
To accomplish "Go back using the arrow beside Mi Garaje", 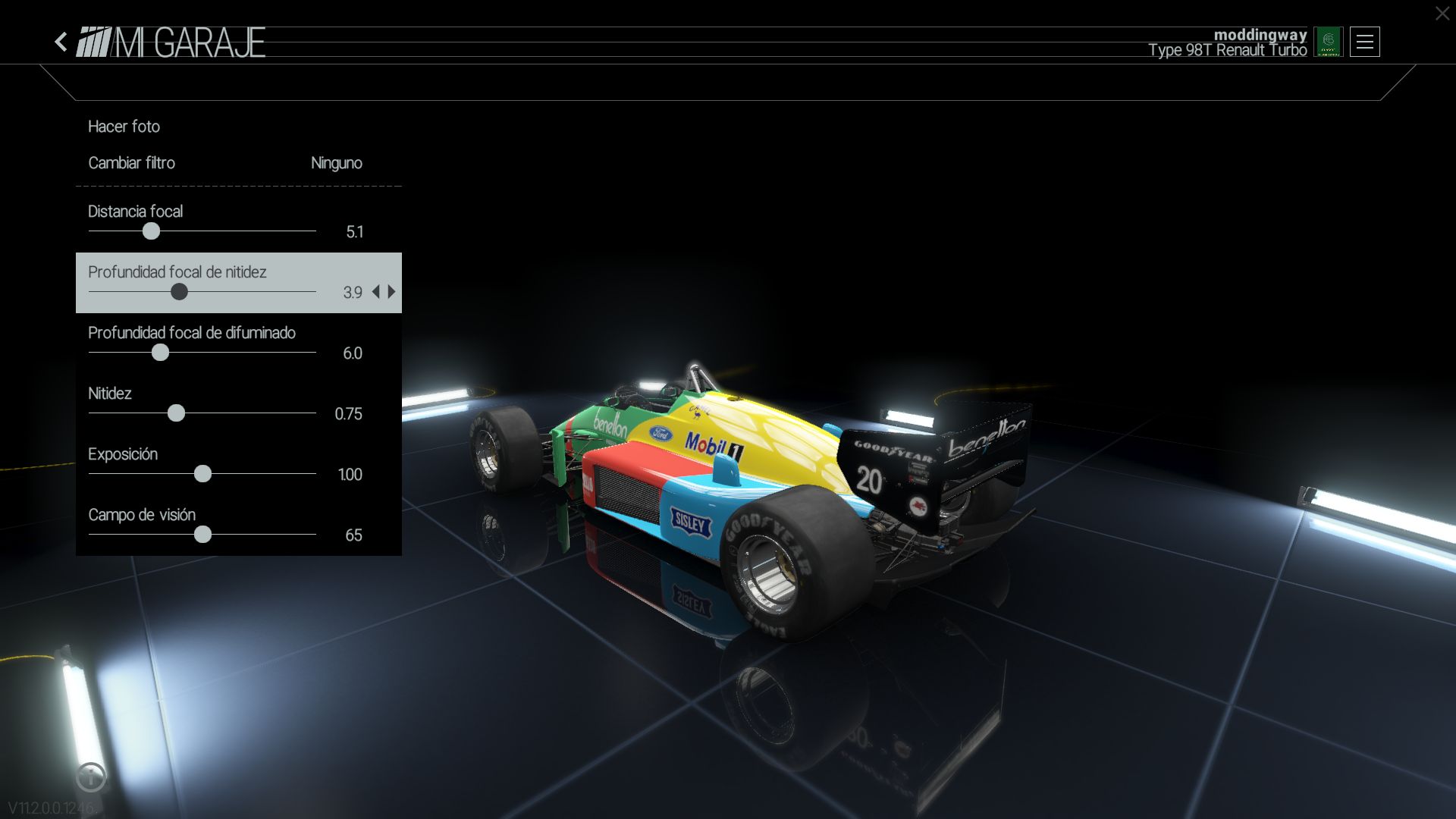I will [x=61, y=42].
